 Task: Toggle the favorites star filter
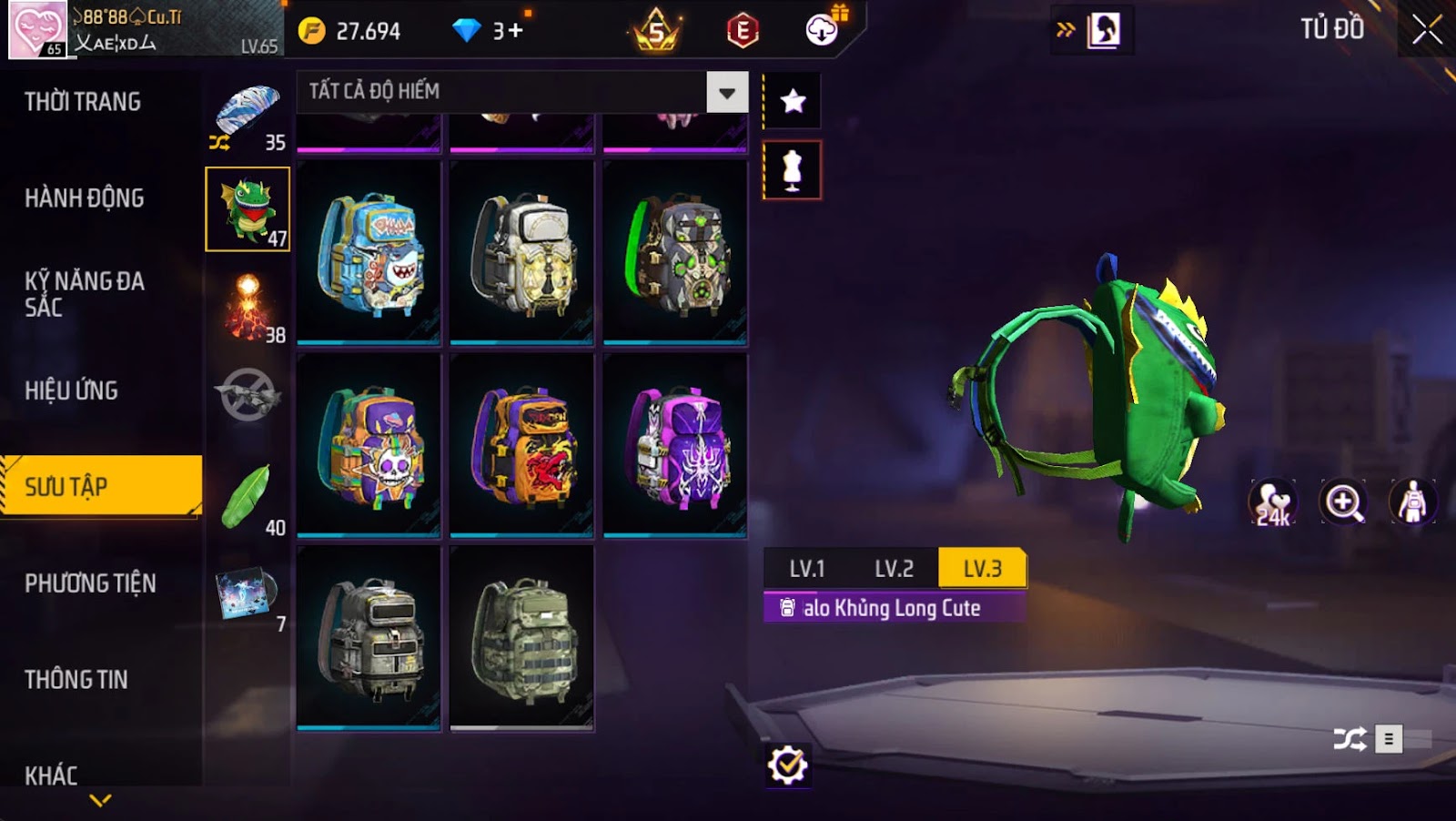pos(793,100)
